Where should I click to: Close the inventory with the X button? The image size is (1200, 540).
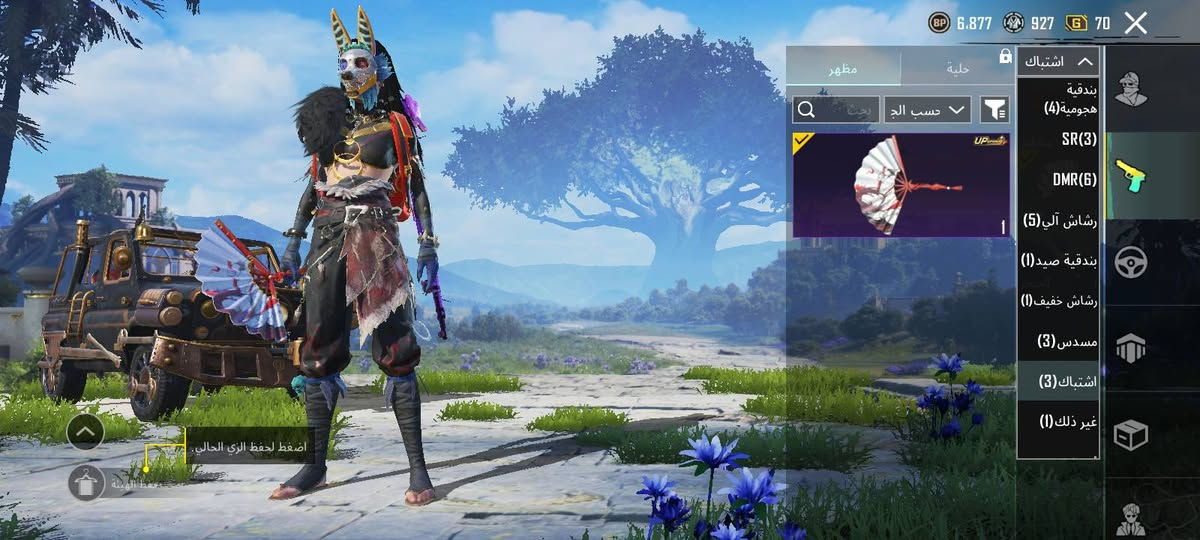click(1135, 23)
